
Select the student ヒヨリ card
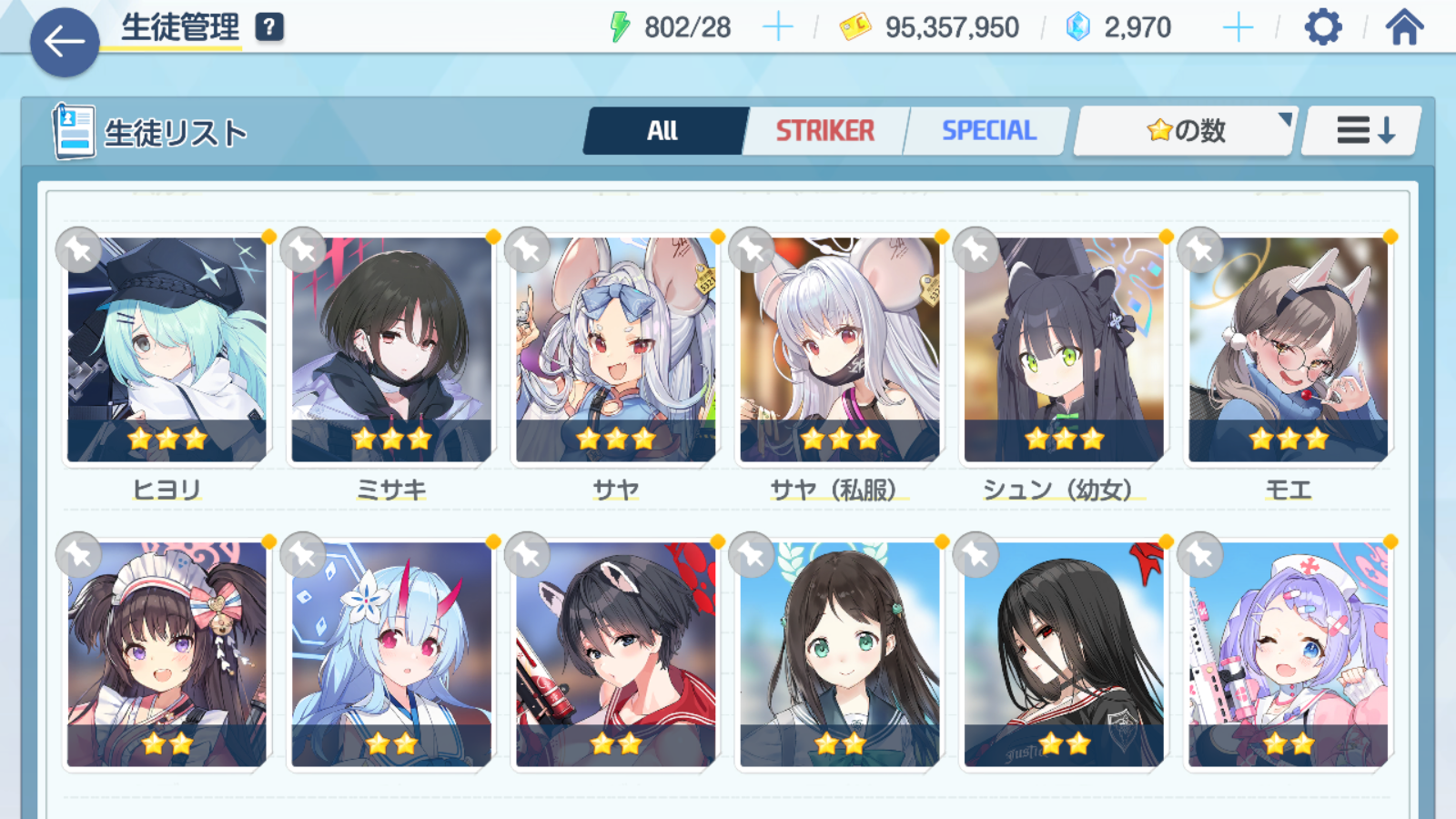[167, 350]
